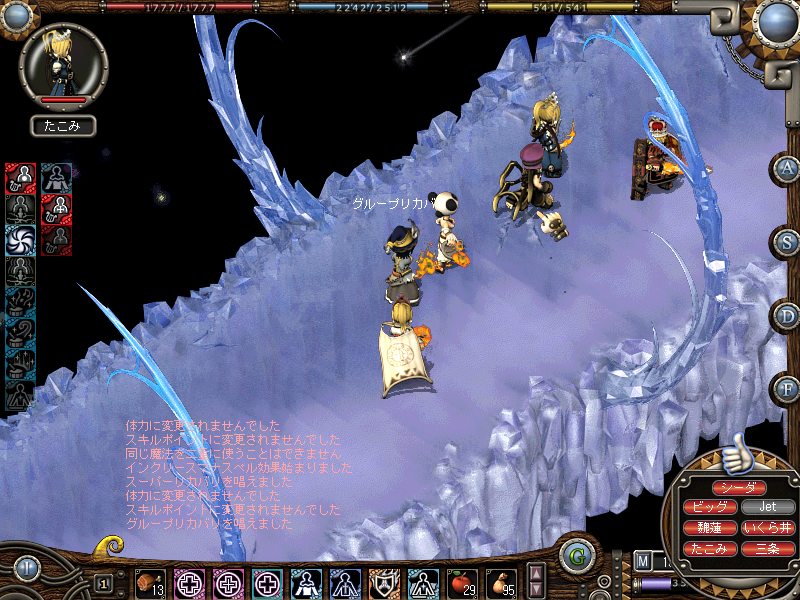
Task: Click the white swirl buff icon
Action: click(20, 240)
